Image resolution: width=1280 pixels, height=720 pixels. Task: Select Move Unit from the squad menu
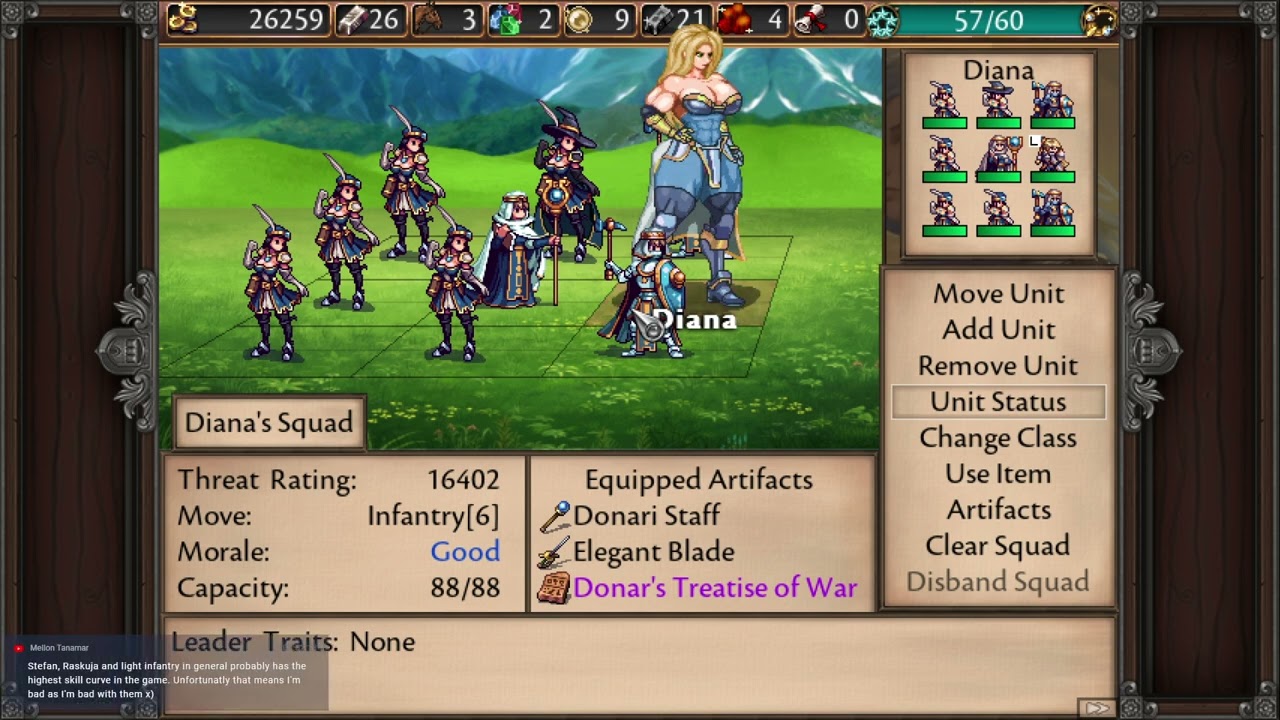click(998, 294)
